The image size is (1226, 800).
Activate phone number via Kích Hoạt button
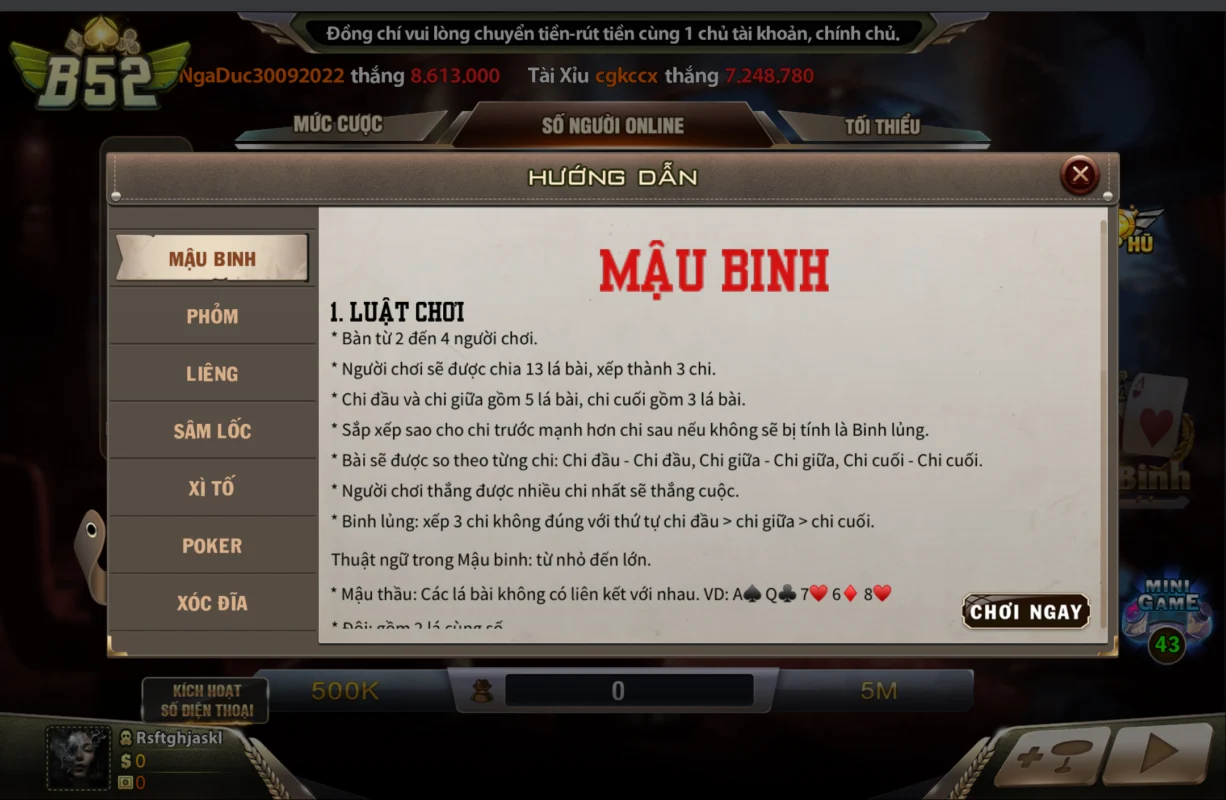(206, 700)
